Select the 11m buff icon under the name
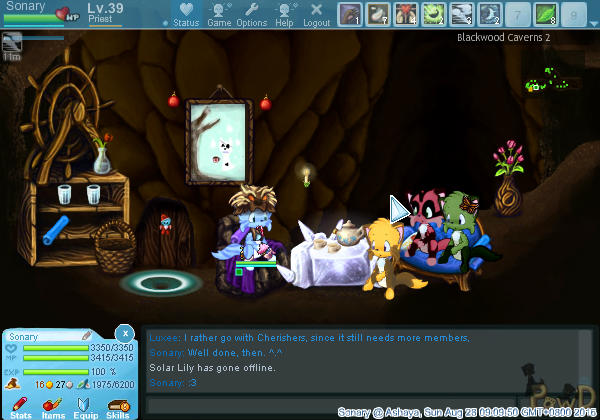This screenshot has width=600, height=420. (12, 42)
